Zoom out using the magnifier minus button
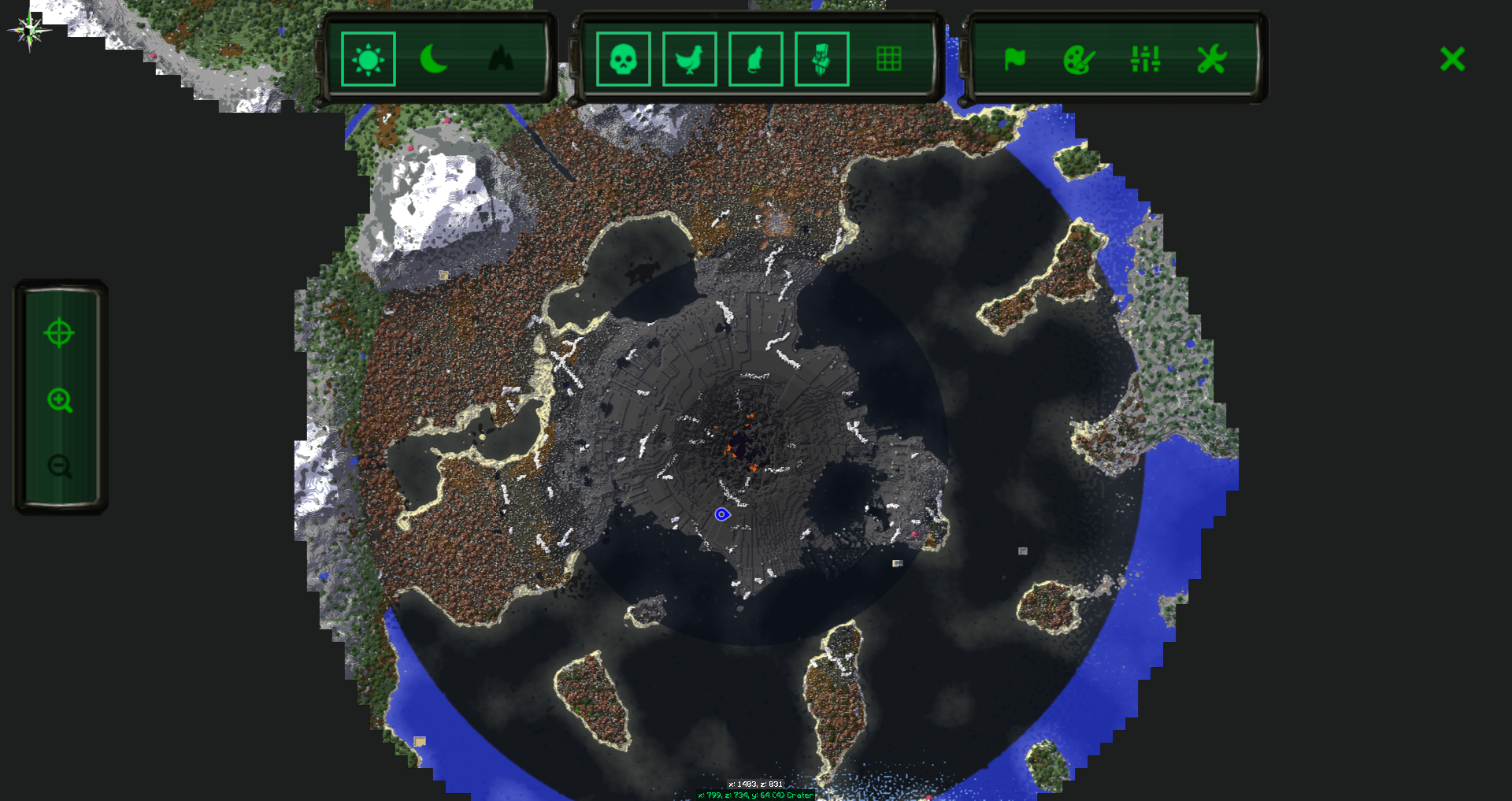The width and height of the screenshot is (1512, 801). pos(61,468)
